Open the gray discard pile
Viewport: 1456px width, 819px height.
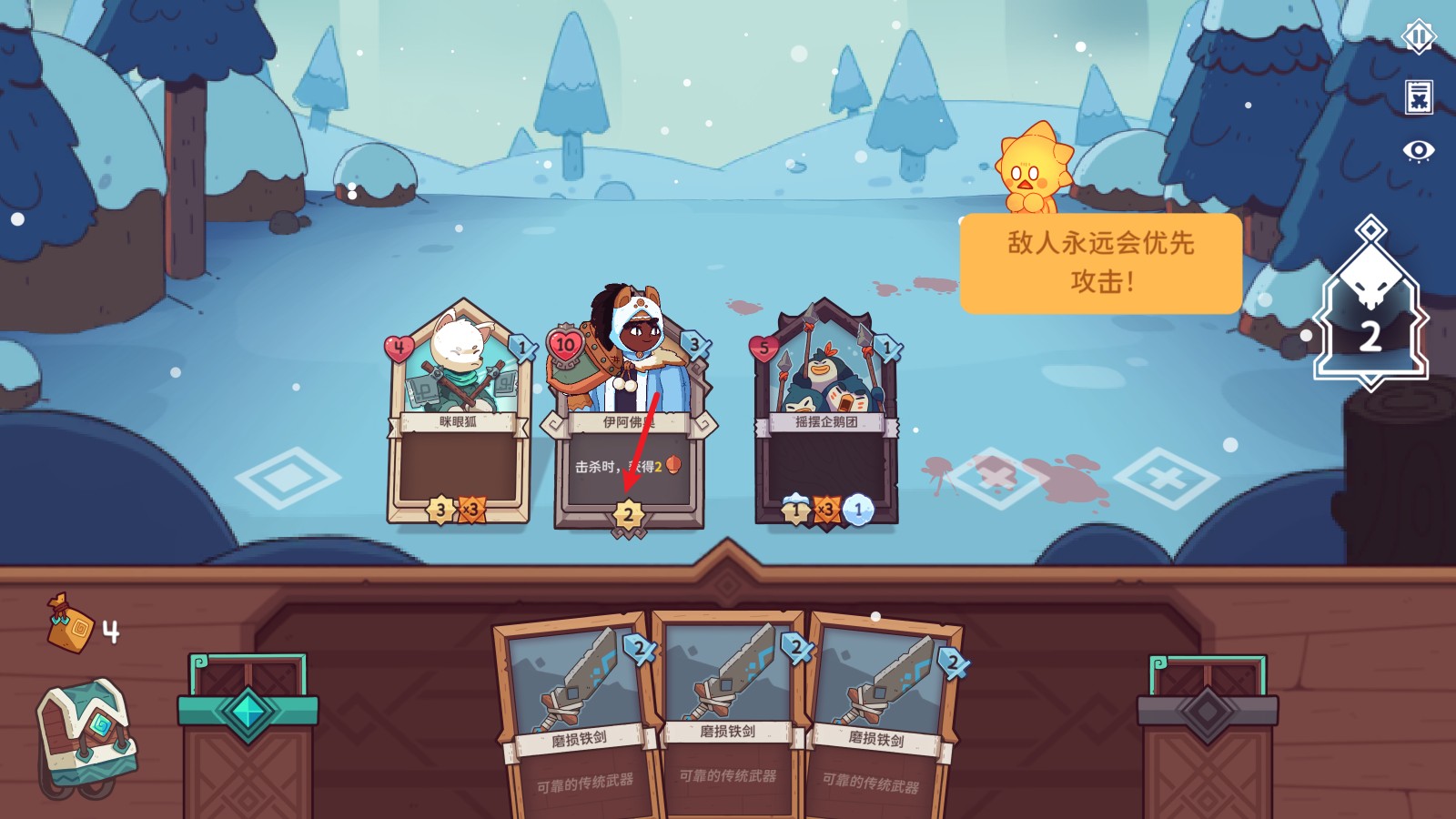tap(1208, 728)
